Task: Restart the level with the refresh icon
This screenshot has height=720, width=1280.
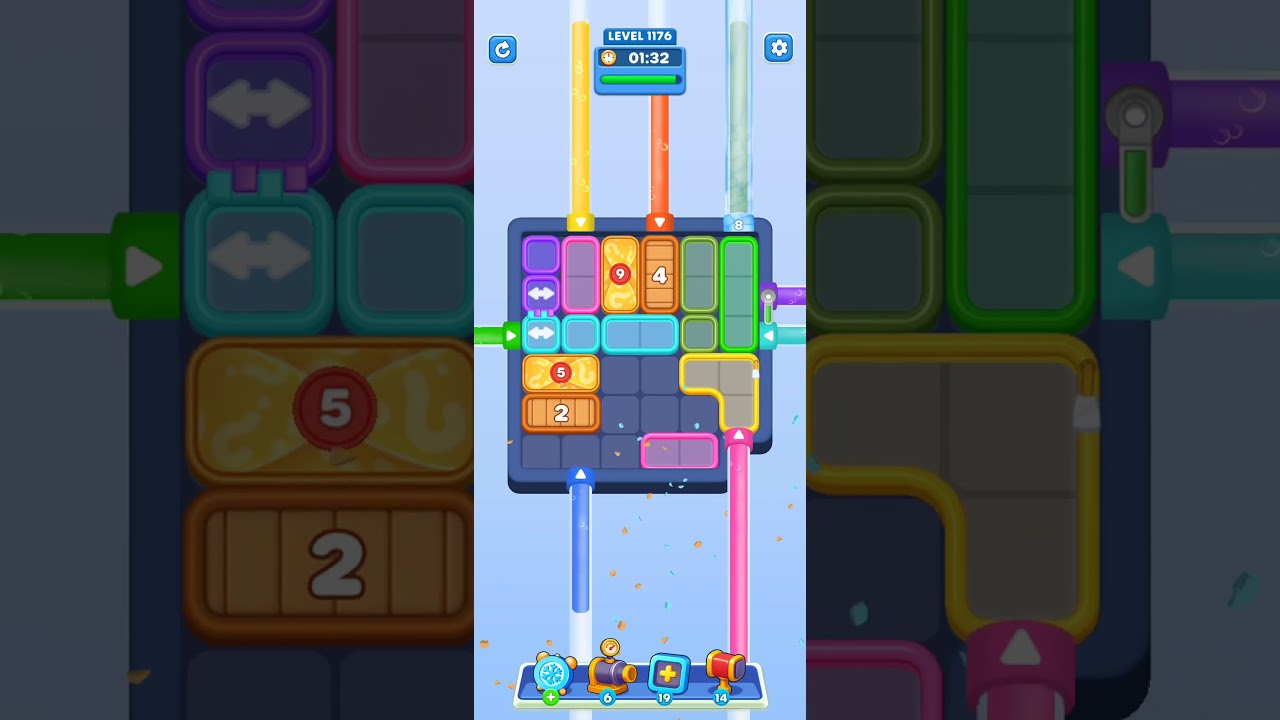Action: 503,50
